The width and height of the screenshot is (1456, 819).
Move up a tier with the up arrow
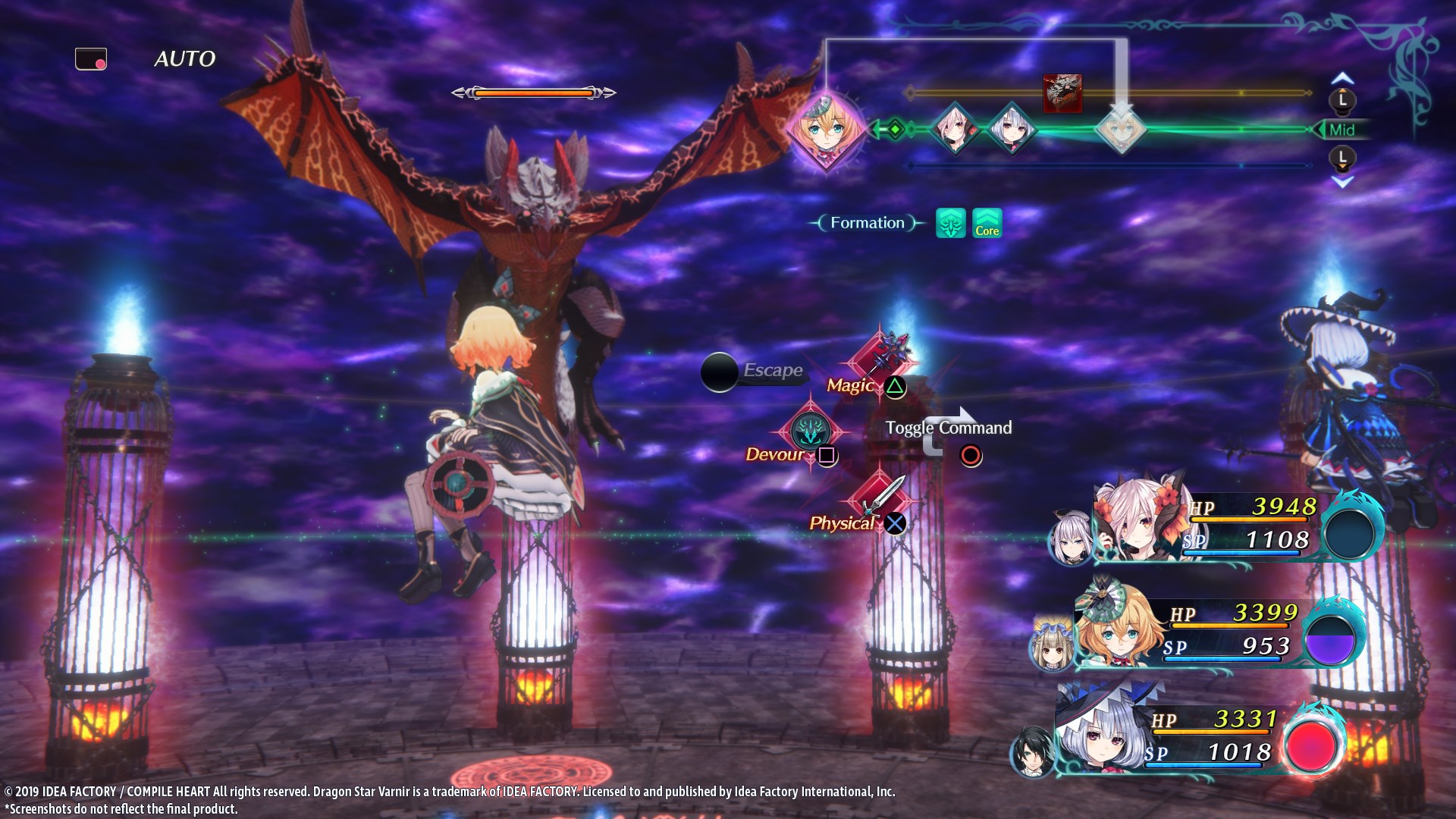tap(1342, 78)
